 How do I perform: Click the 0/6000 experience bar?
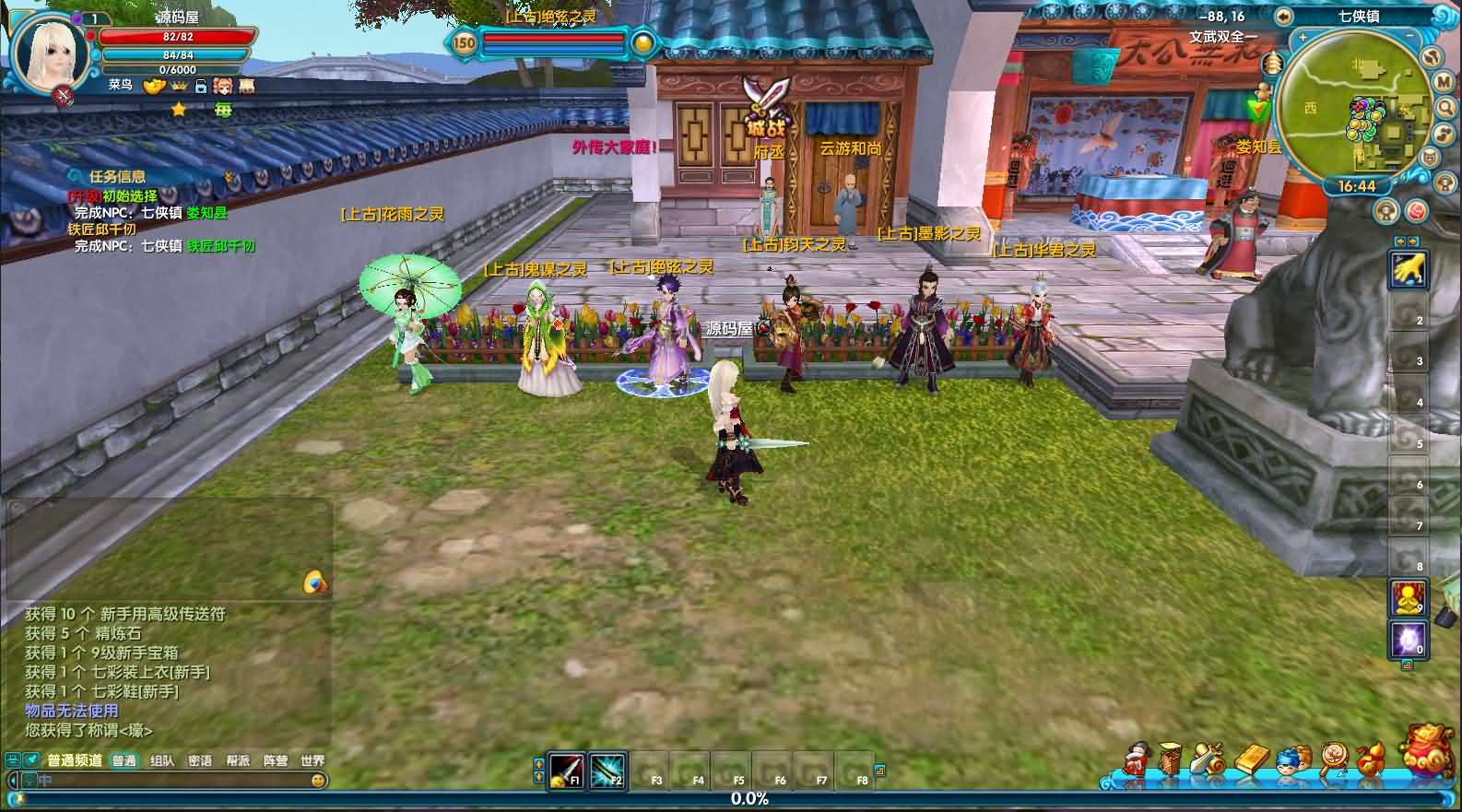(178, 70)
